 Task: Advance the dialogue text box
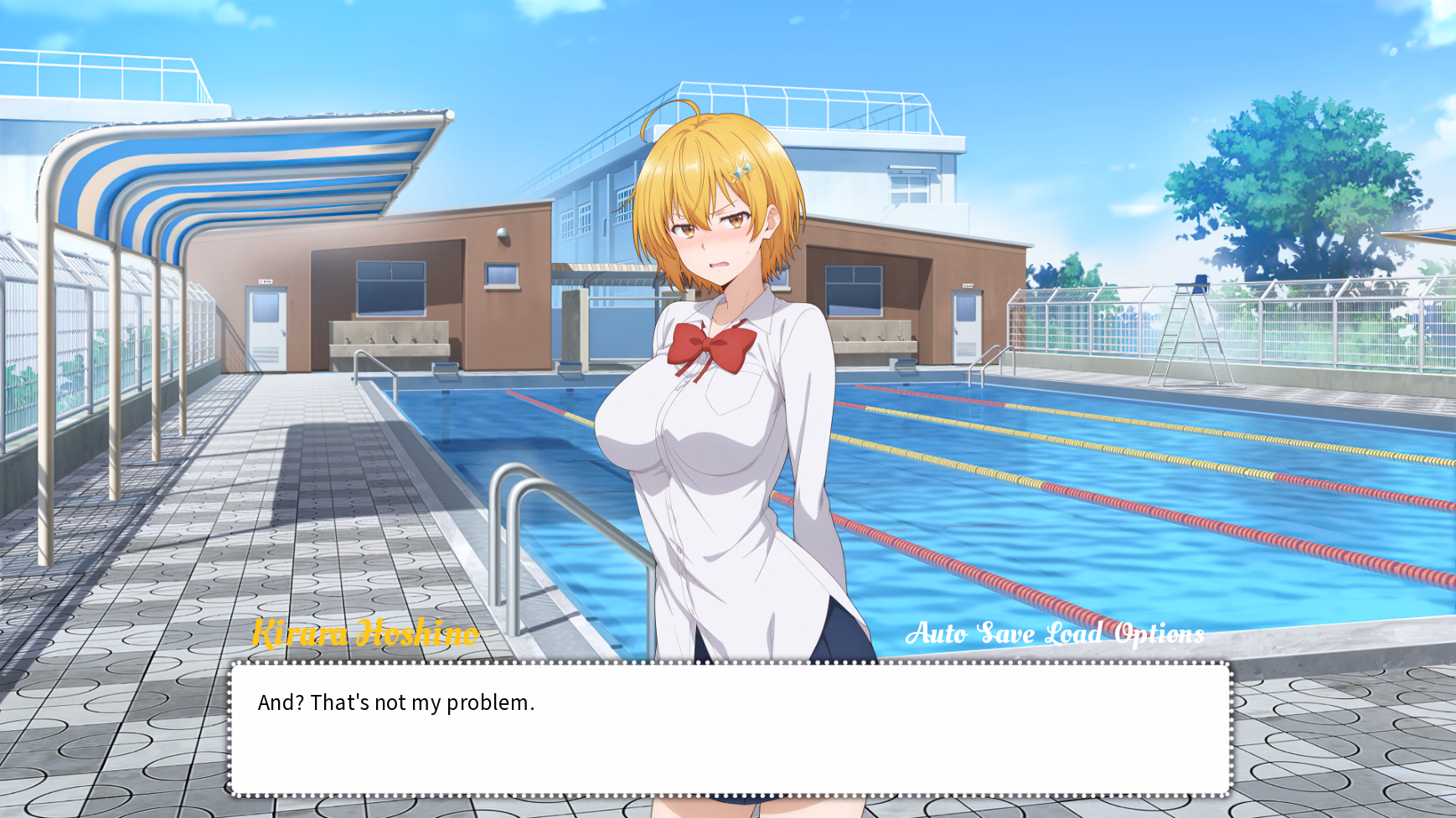pyautogui.click(x=729, y=728)
